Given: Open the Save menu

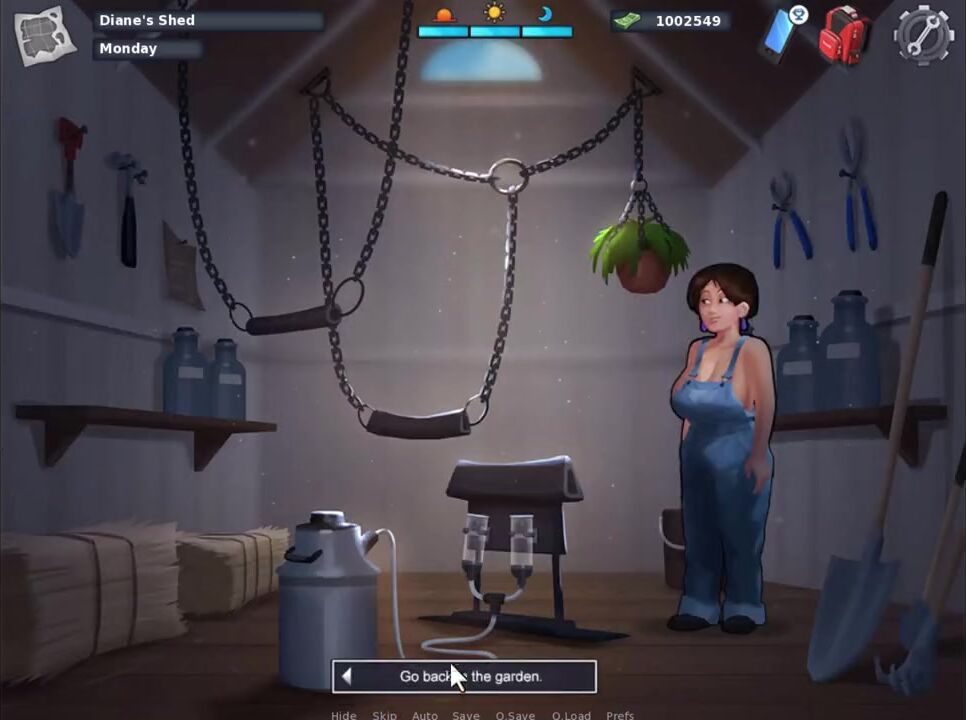Looking at the screenshot, I should [466, 715].
